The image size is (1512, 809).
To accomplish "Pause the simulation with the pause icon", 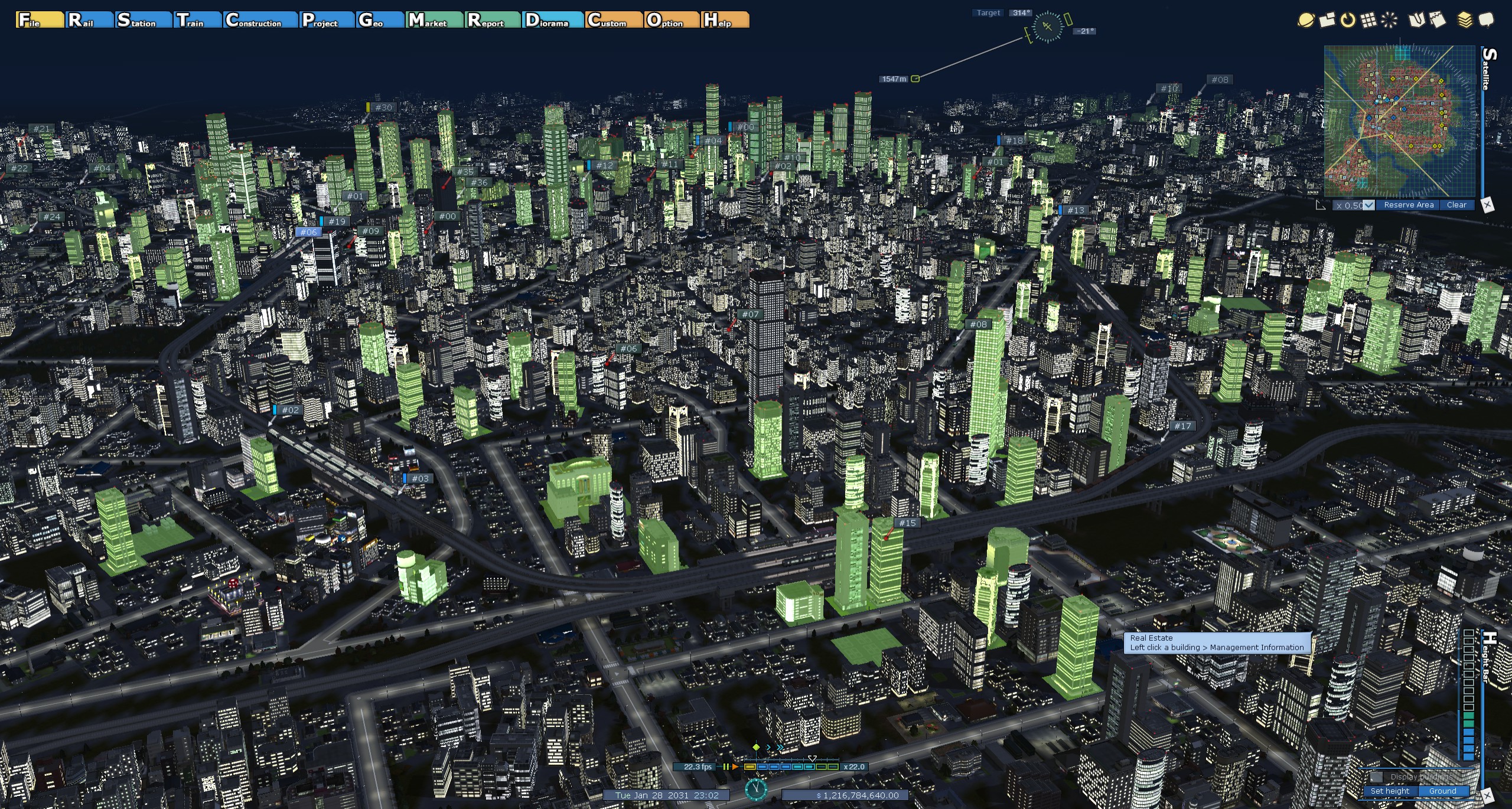I will coord(725,766).
